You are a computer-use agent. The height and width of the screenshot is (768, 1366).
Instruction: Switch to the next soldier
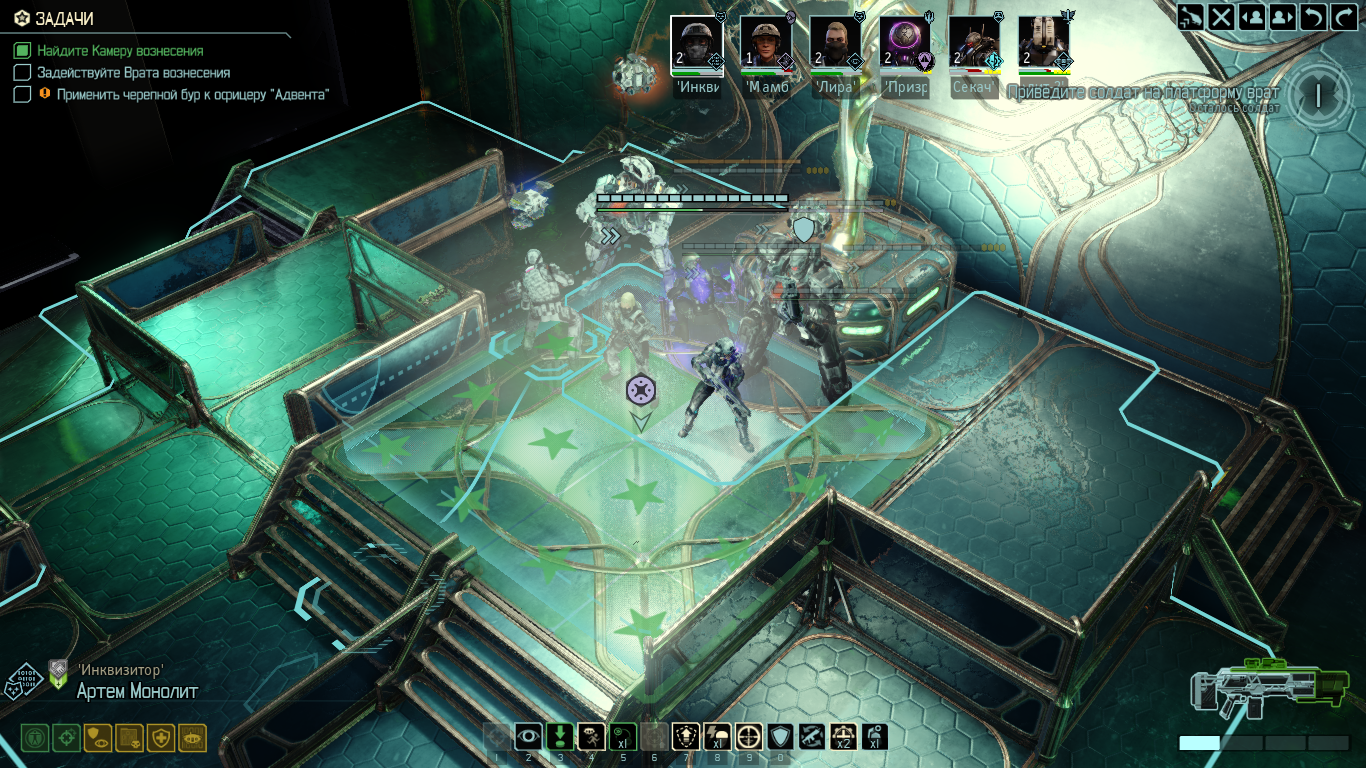[x=1282, y=16]
